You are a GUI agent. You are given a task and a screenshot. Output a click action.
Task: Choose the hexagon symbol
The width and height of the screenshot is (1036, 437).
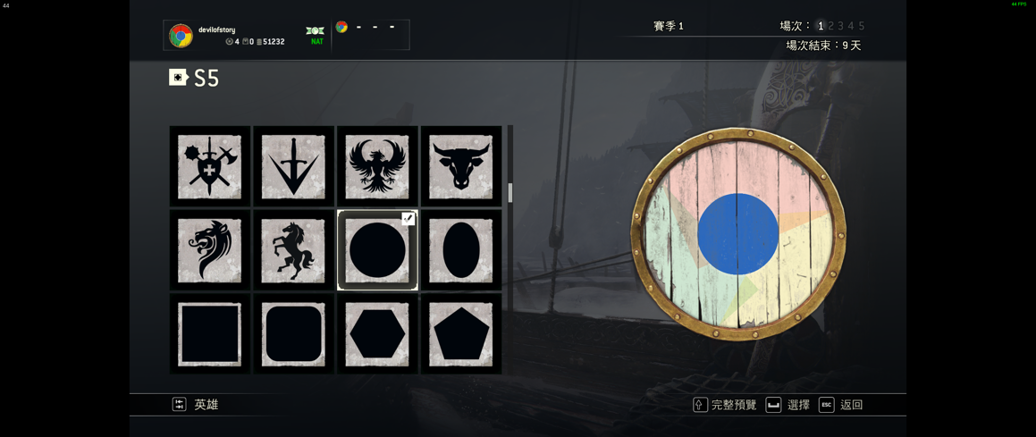pyautogui.click(x=377, y=334)
